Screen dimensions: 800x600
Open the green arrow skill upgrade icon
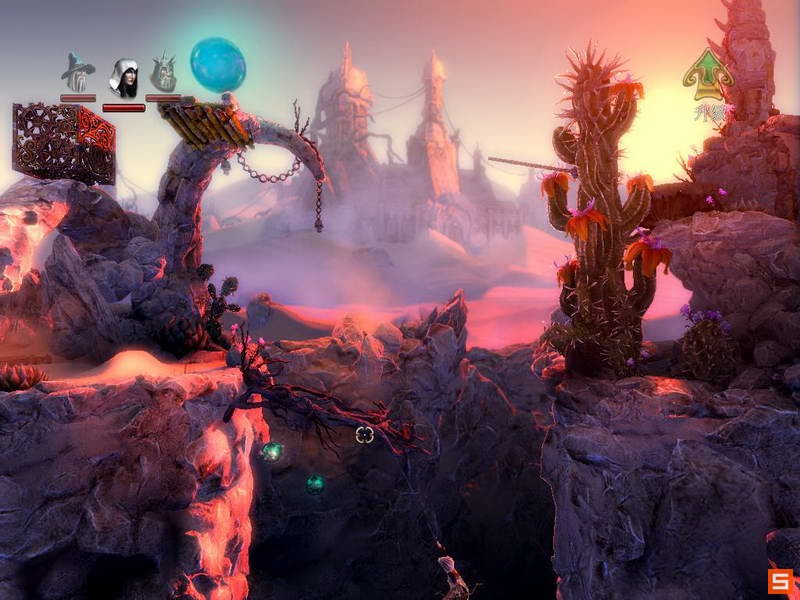coord(708,76)
